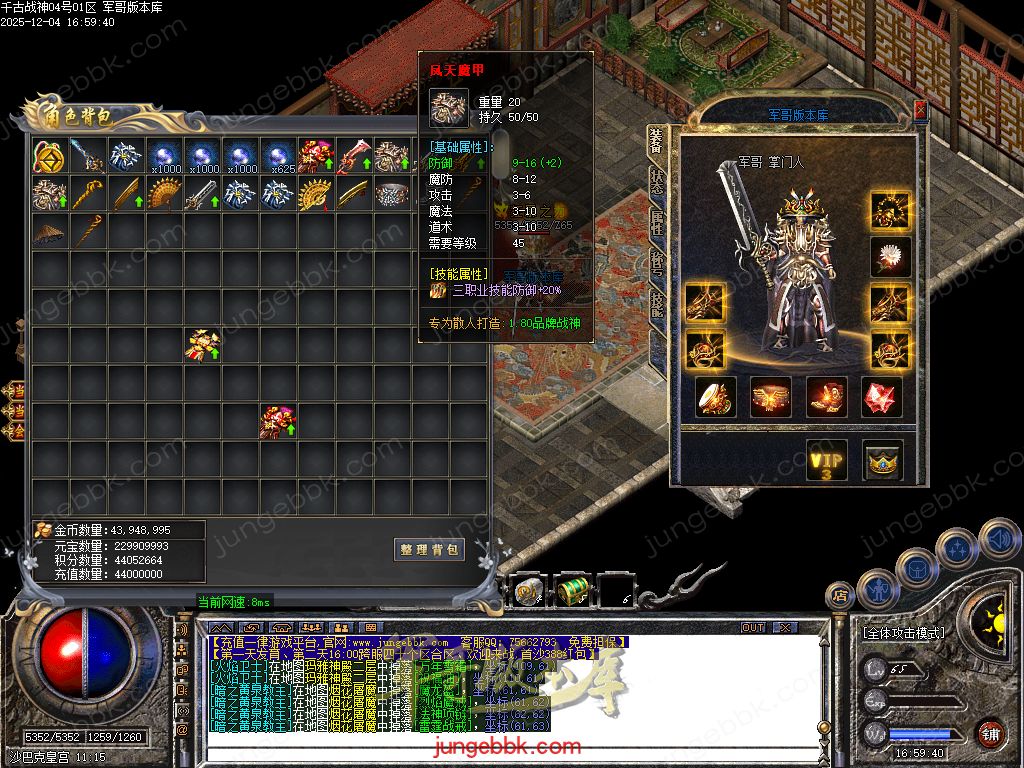This screenshot has height=768, width=1024.
Task: Pick the x625 blue orb stack
Action: coord(277,157)
